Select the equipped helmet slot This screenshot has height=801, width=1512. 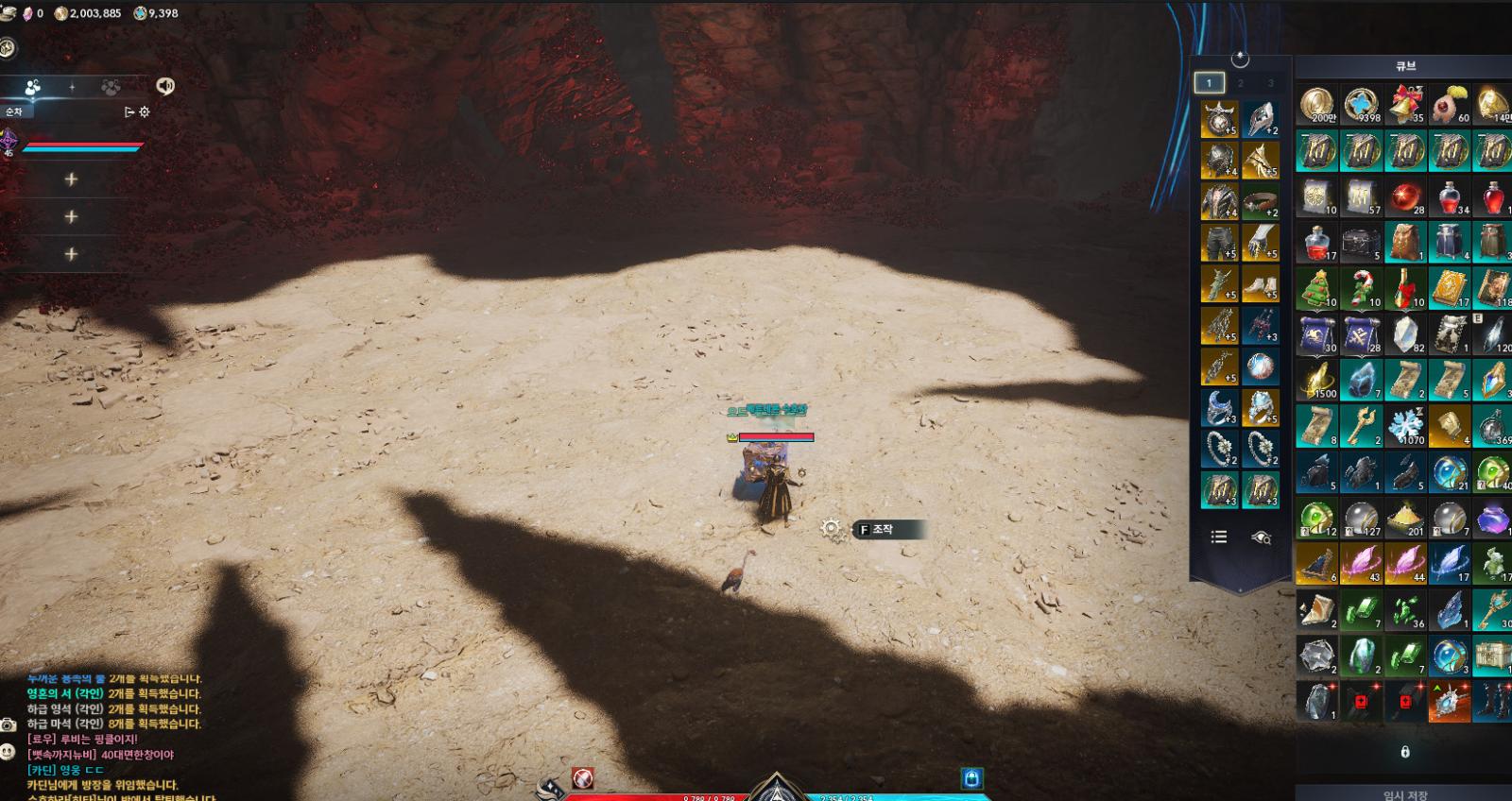[1219, 161]
